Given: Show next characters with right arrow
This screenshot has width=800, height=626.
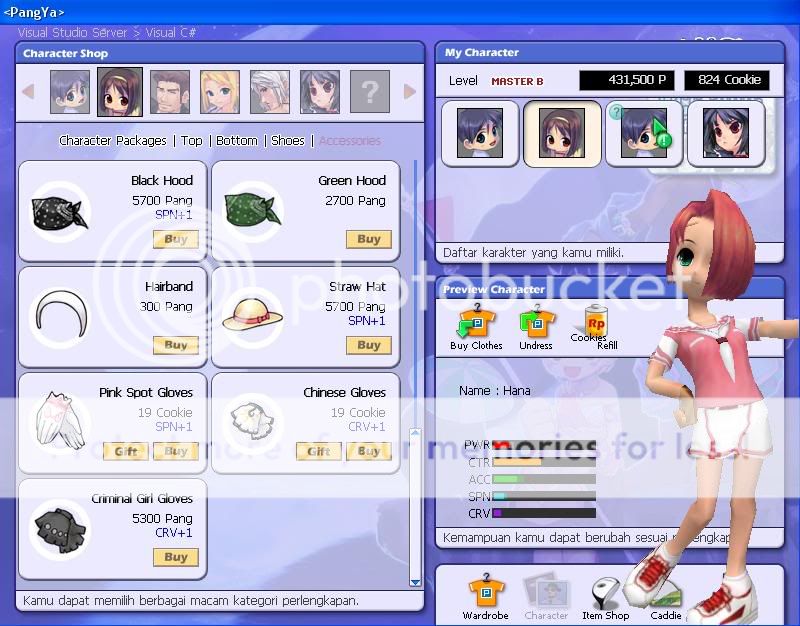Looking at the screenshot, I should (x=410, y=92).
